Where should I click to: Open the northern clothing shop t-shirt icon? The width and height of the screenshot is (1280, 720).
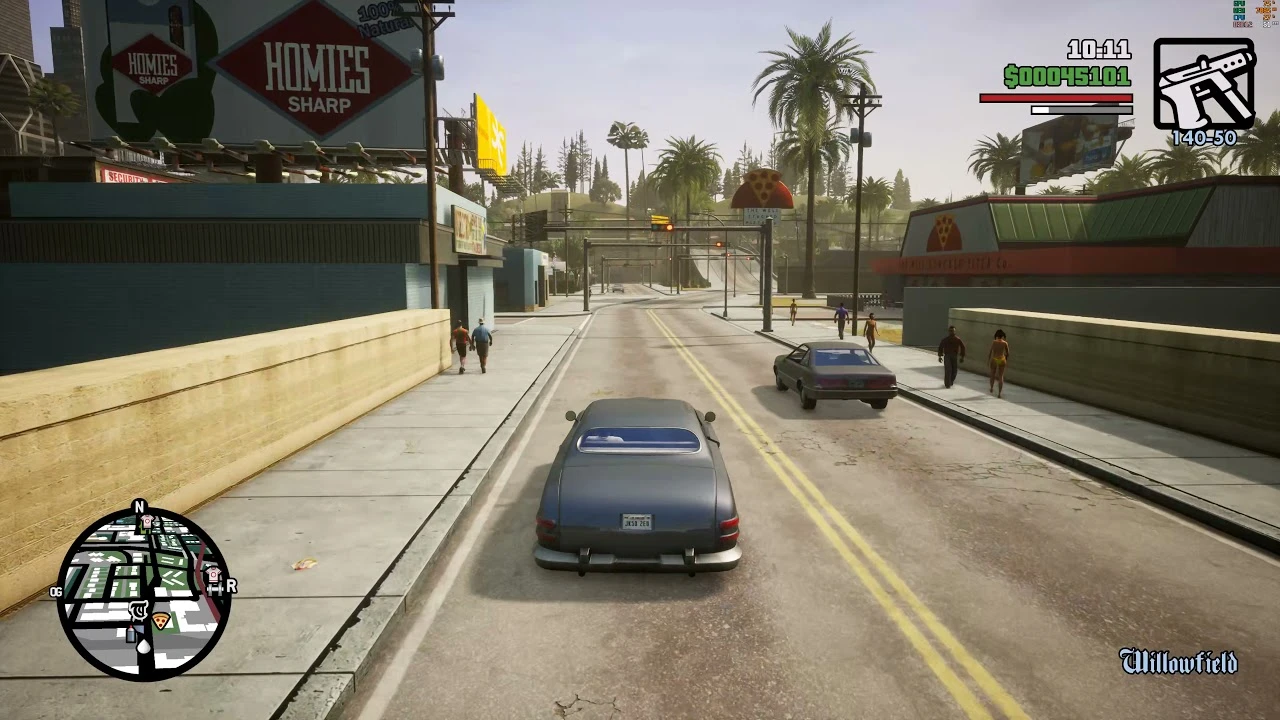tap(145, 522)
